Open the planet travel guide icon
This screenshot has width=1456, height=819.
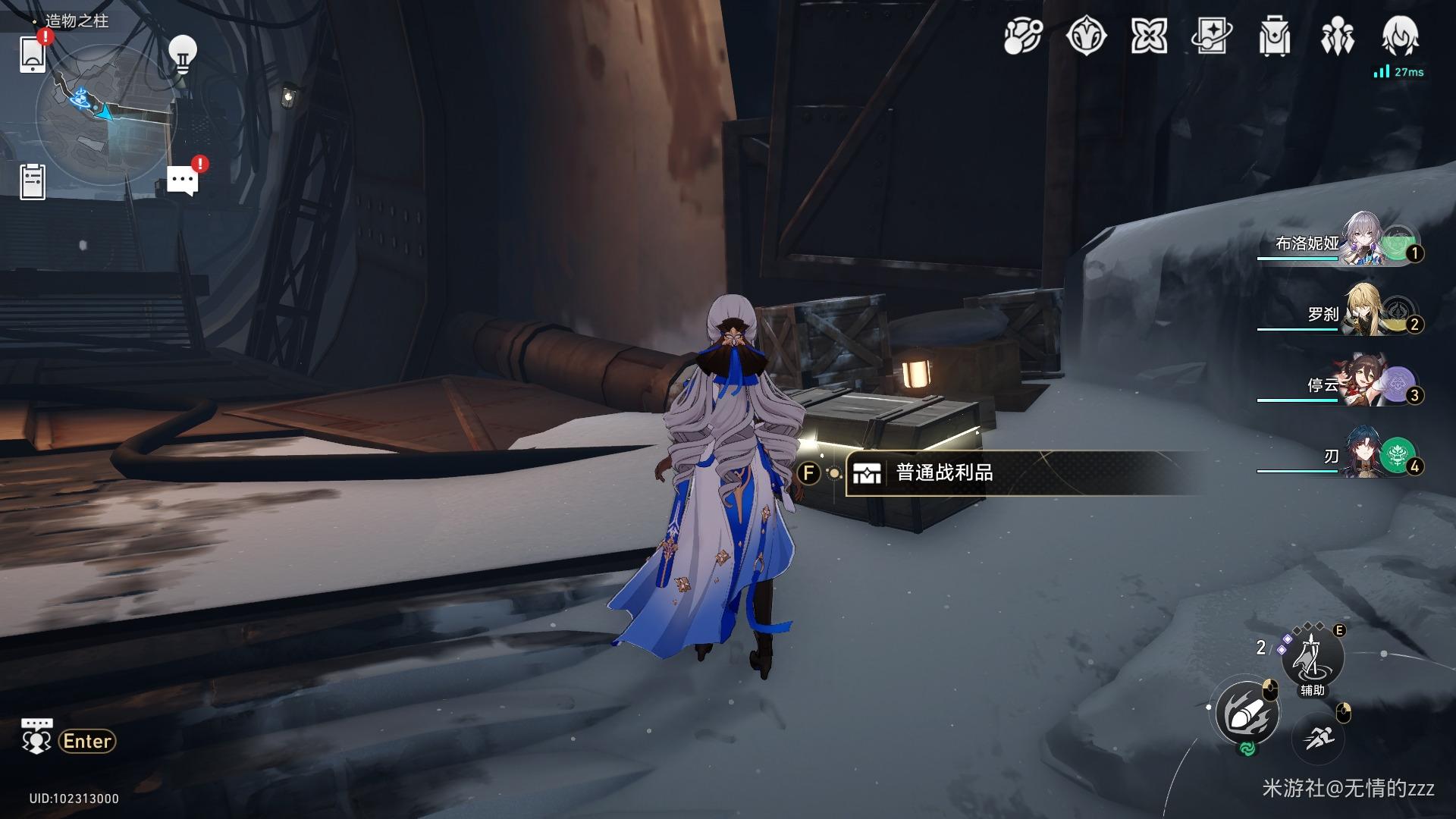tap(1023, 36)
